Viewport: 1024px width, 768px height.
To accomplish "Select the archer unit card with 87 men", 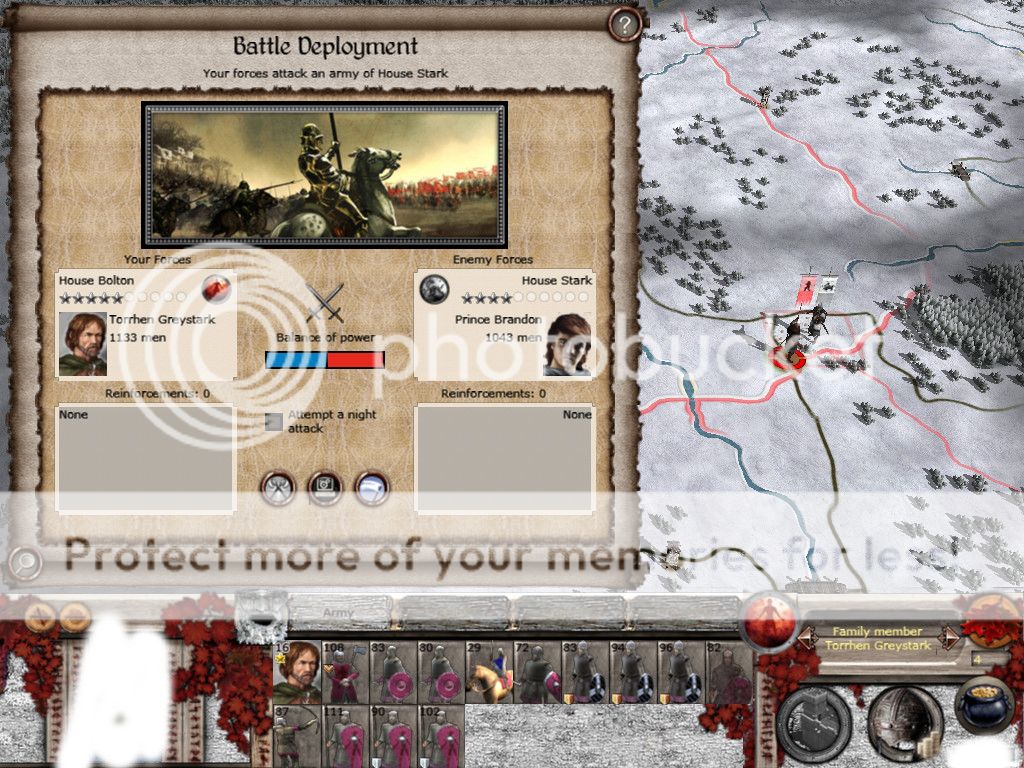I will pyautogui.click(x=297, y=736).
